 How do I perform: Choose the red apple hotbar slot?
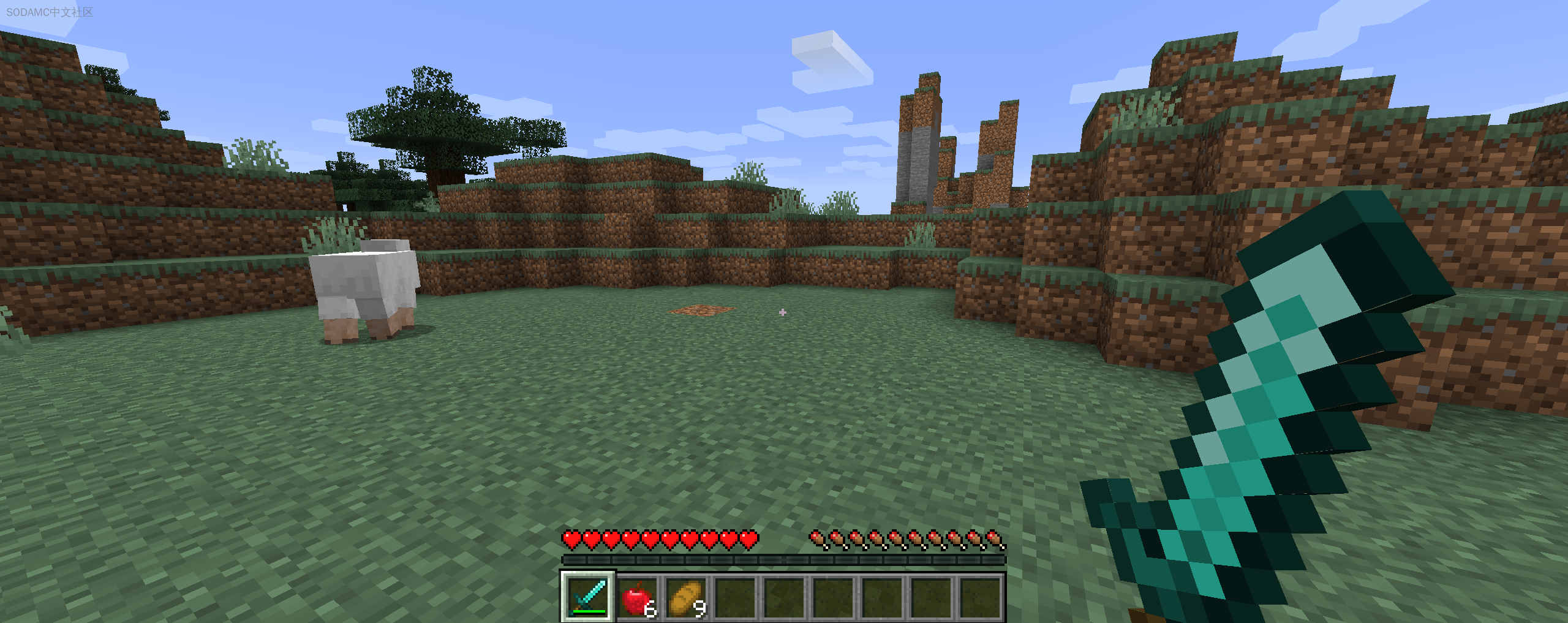[637, 597]
